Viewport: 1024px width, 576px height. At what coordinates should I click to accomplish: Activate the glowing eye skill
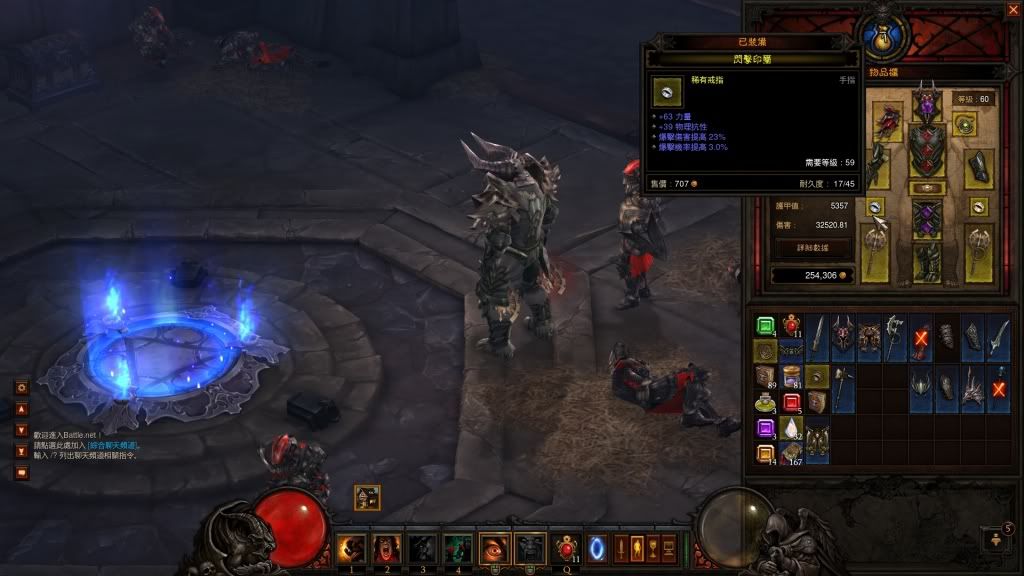tap(495, 548)
